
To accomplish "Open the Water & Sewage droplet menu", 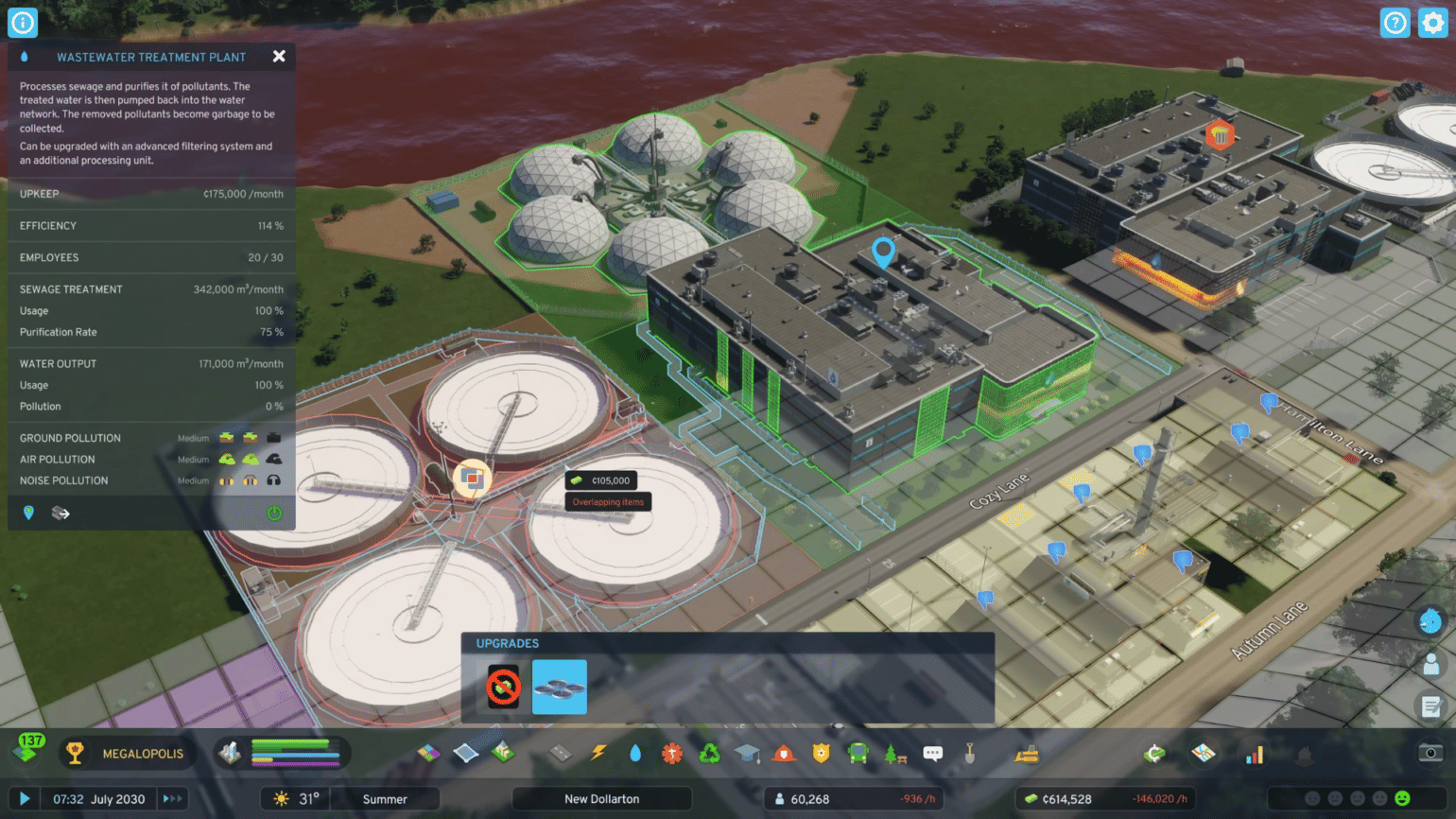I will click(635, 753).
